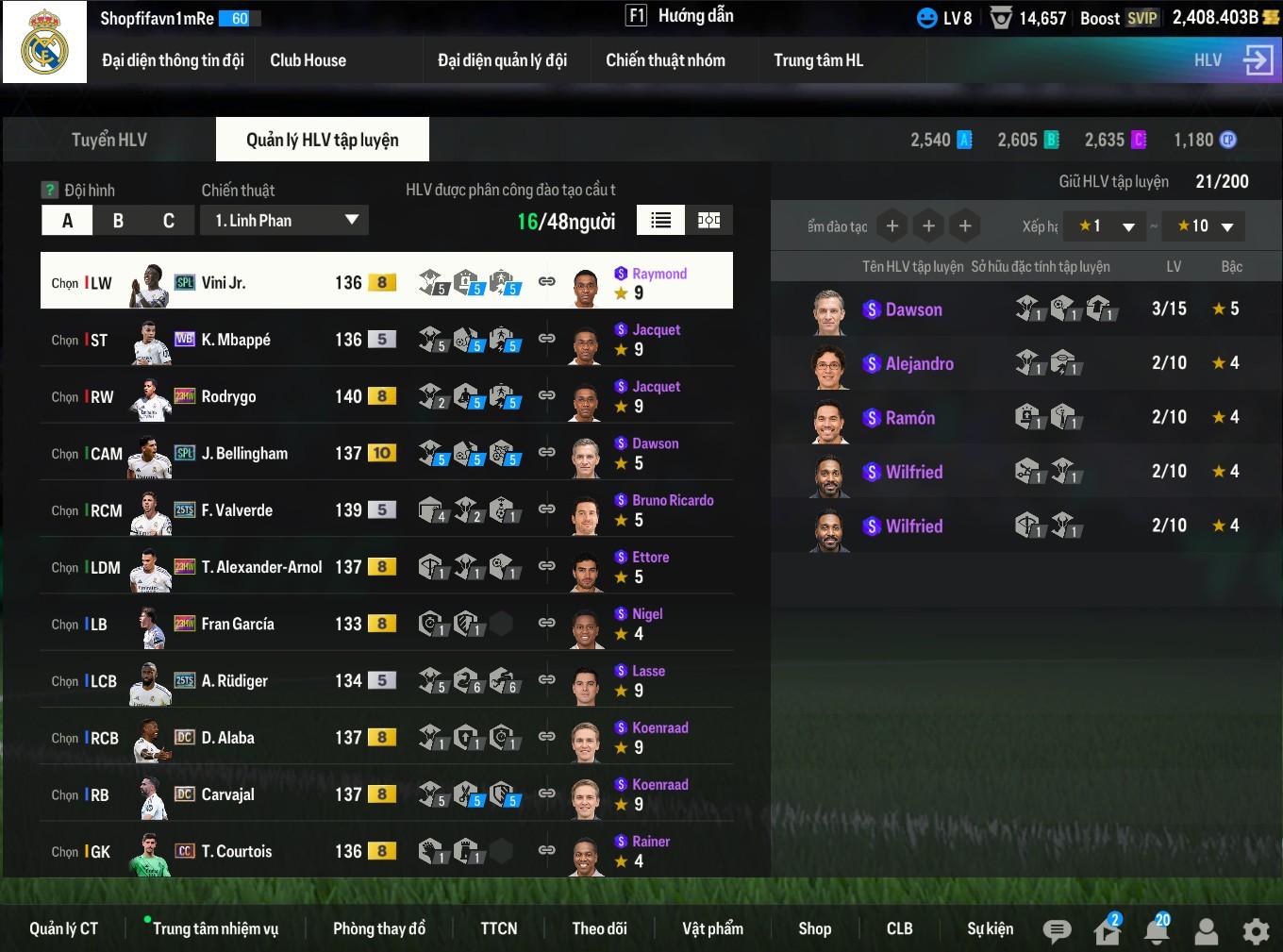1283x952 pixels.
Task: Switch to the Tuyển HLV tab
Action: point(109,140)
